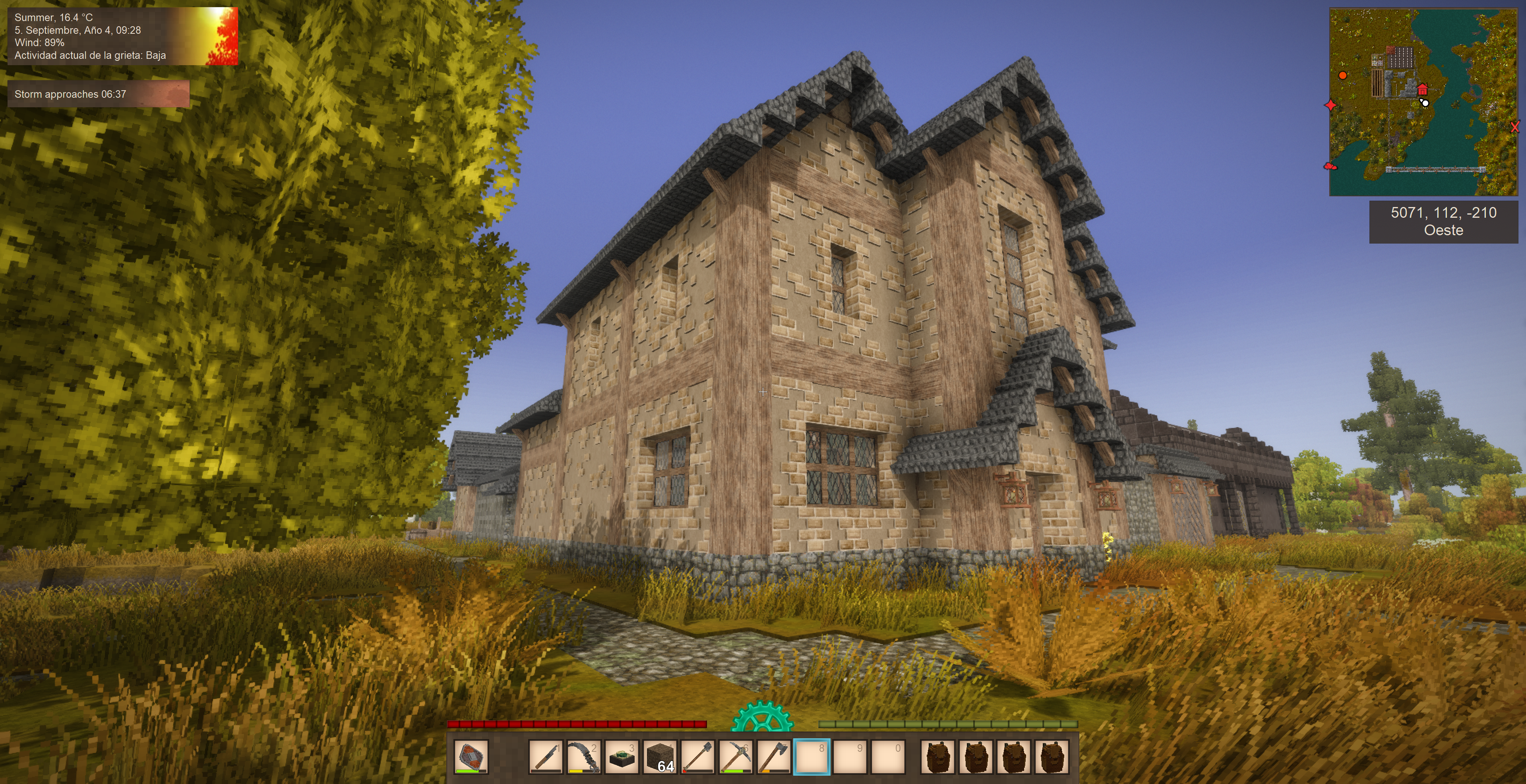Select the red X marker on minimap
Viewport: 1526px width, 784px height.
tap(1515, 127)
